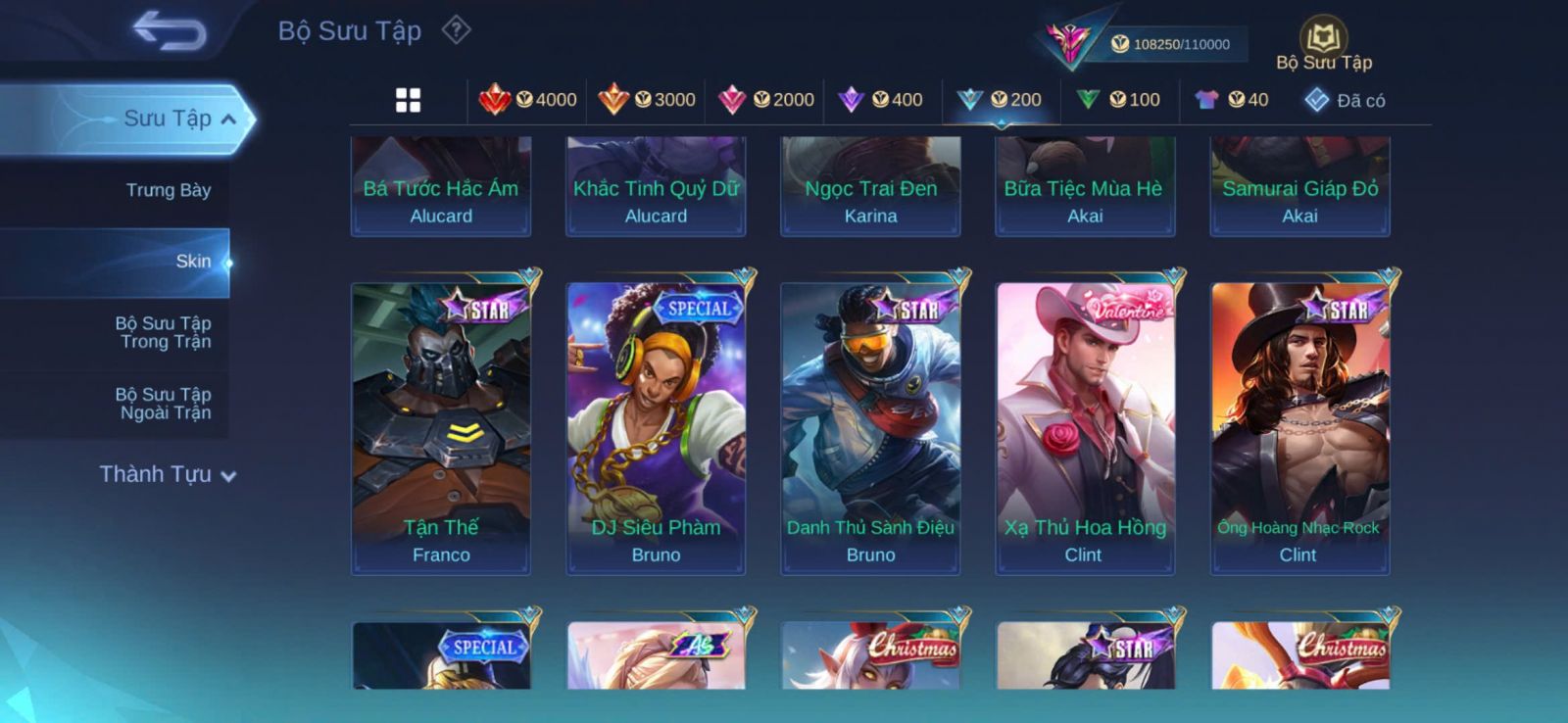Switch to the 2000 point tier
Viewport: 1568px width, 723px height.
pyautogui.click(x=766, y=100)
